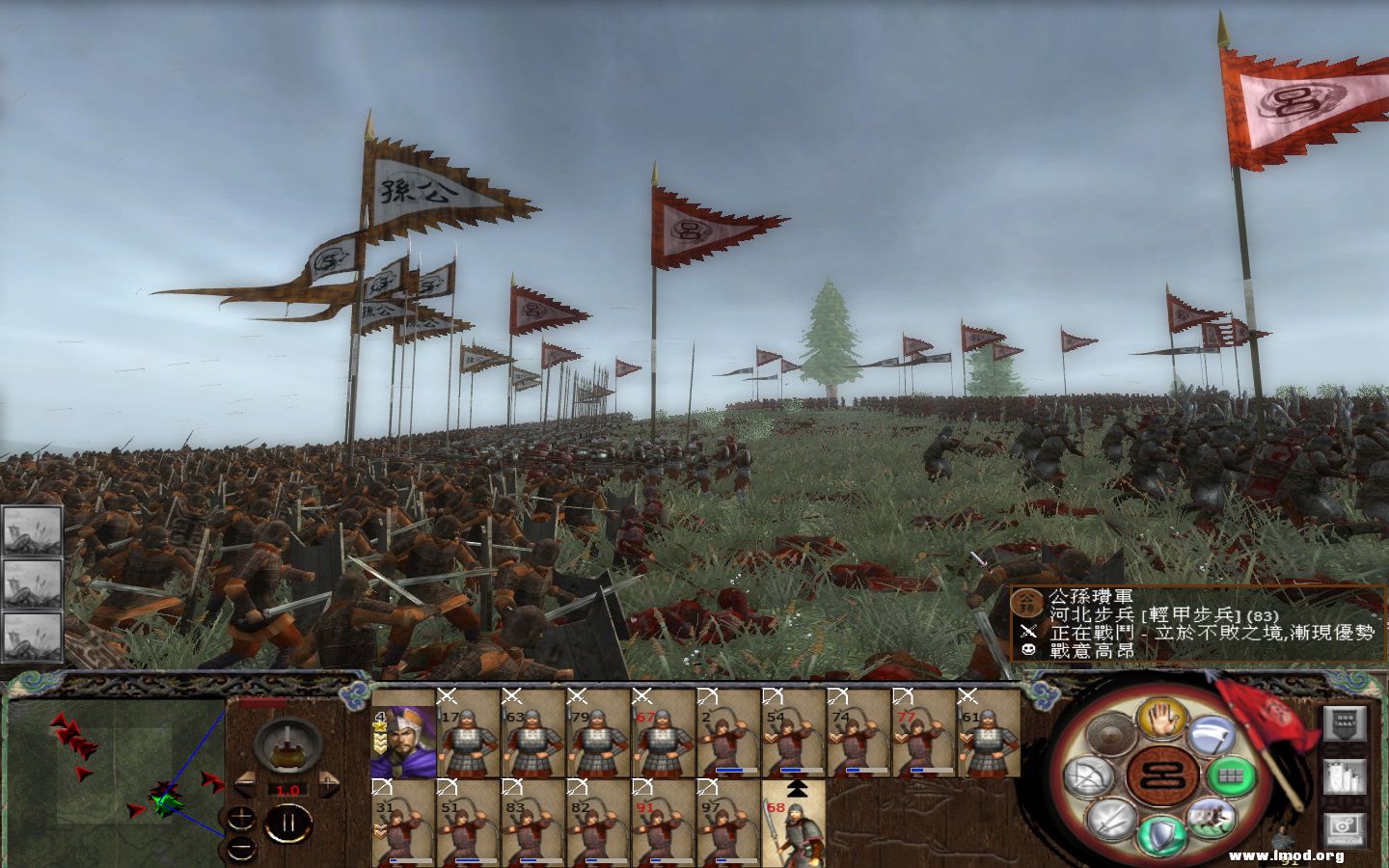Image resolution: width=1389 pixels, height=868 pixels.
Task: Select the archer unit card with 2 men
Action: [x=727, y=733]
